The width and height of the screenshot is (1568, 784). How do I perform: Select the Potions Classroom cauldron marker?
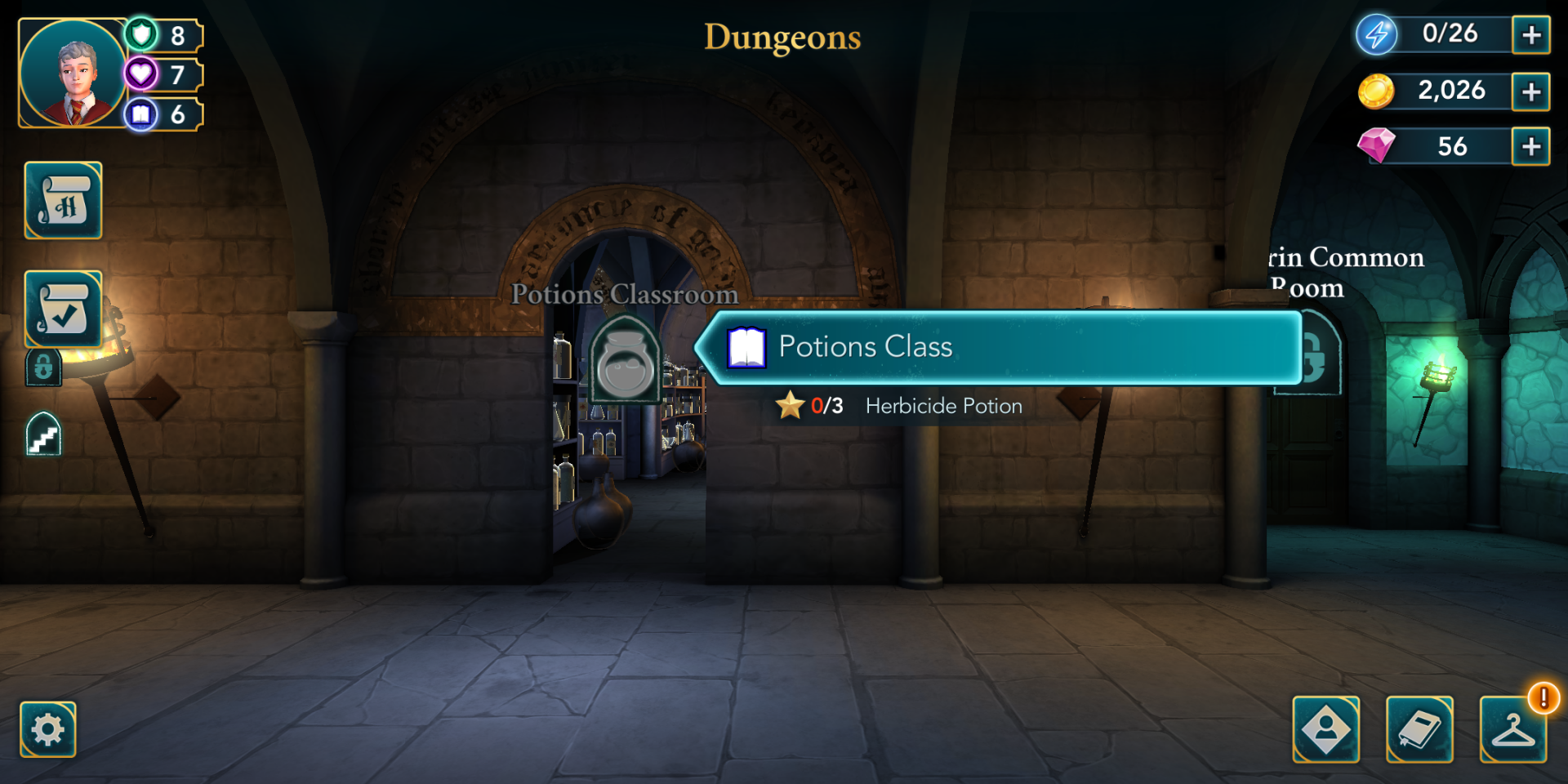625,362
